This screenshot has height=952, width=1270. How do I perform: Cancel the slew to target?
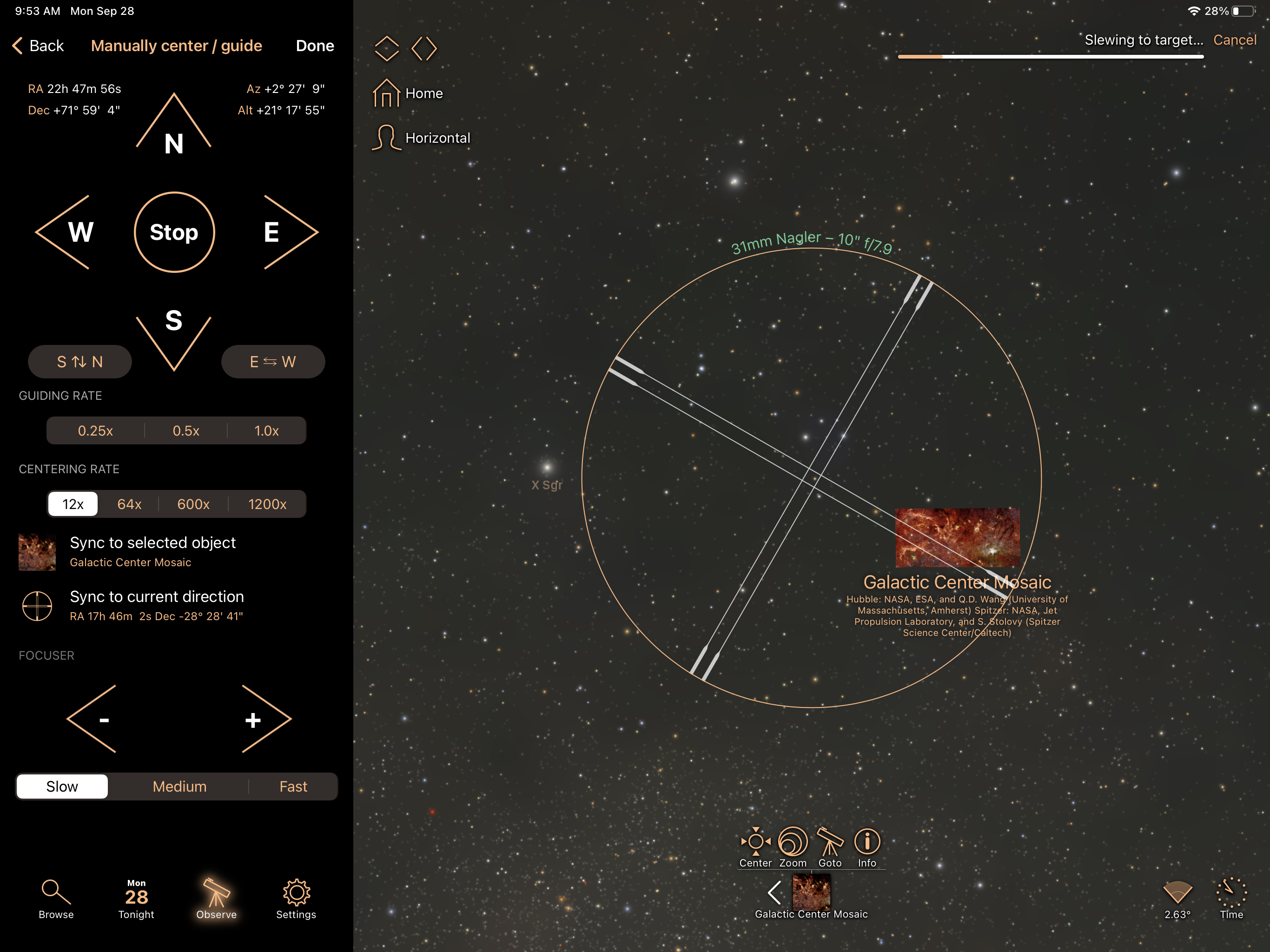point(1234,40)
